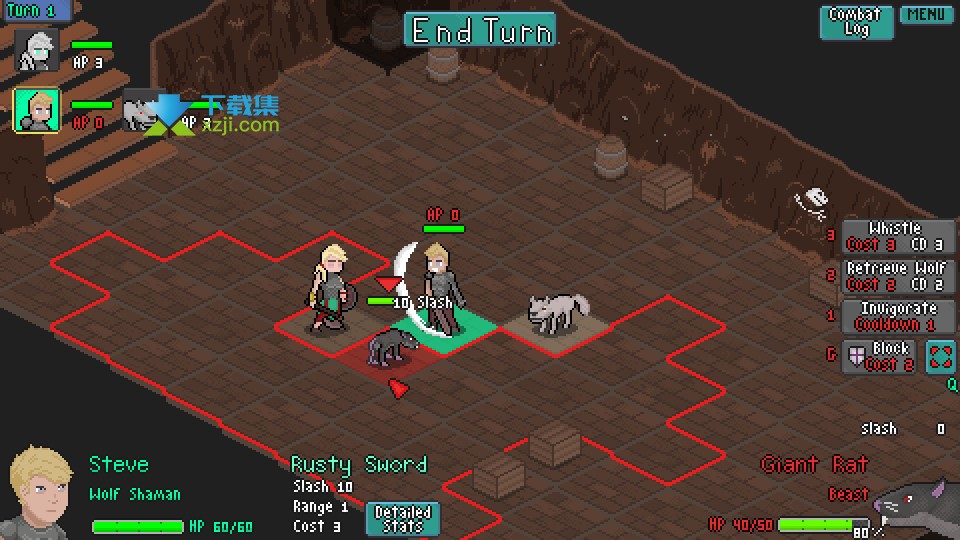The height and width of the screenshot is (540, 960).
Task: Click the red target brackets icon button
Action: 940,356
